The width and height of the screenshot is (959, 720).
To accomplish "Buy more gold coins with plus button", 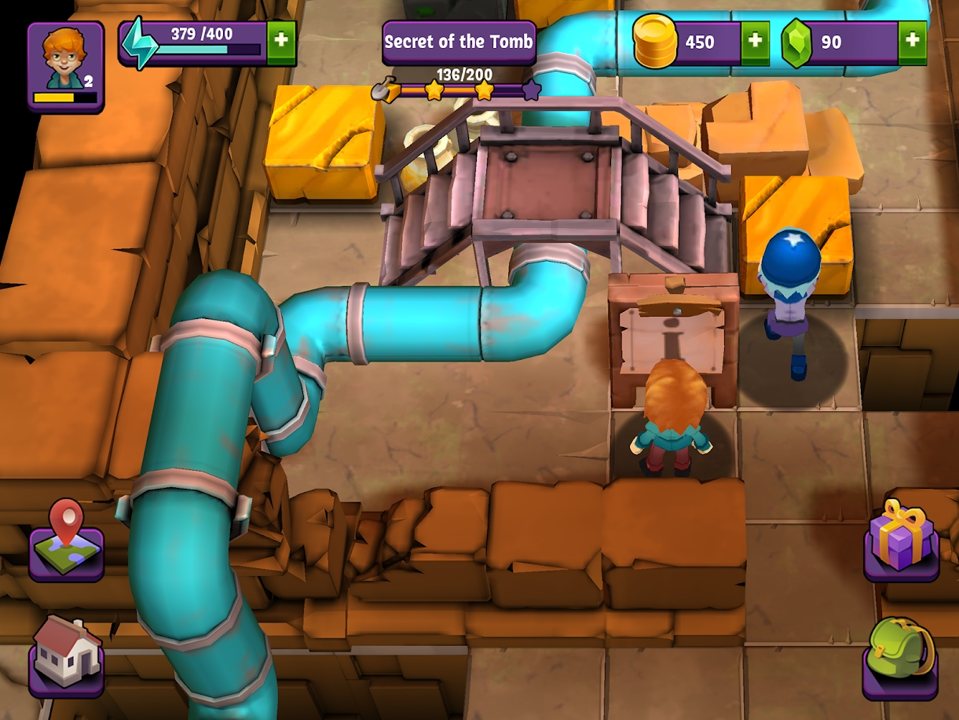I will (754, 43).
